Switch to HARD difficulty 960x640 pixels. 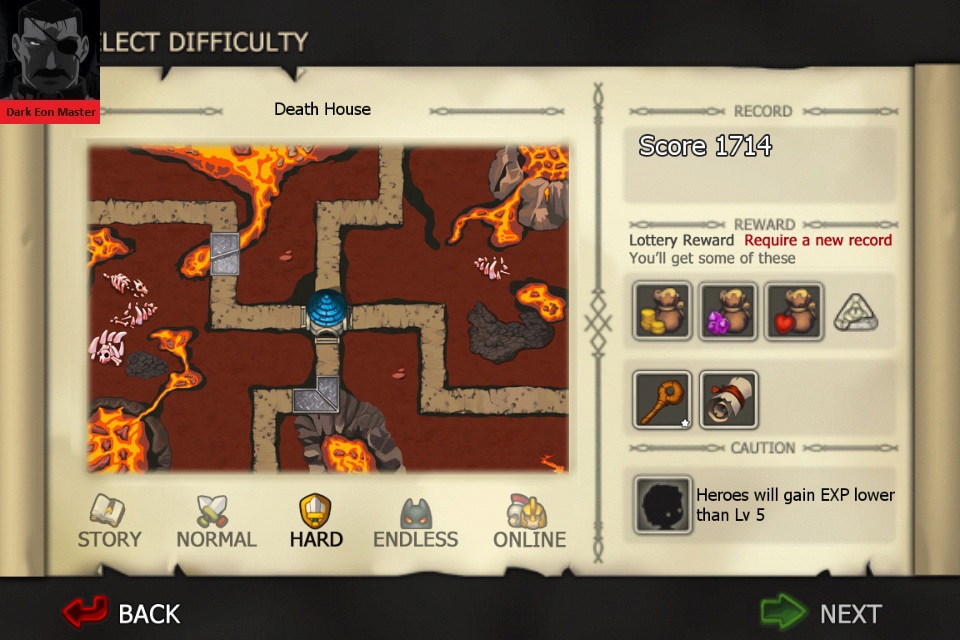315,523
